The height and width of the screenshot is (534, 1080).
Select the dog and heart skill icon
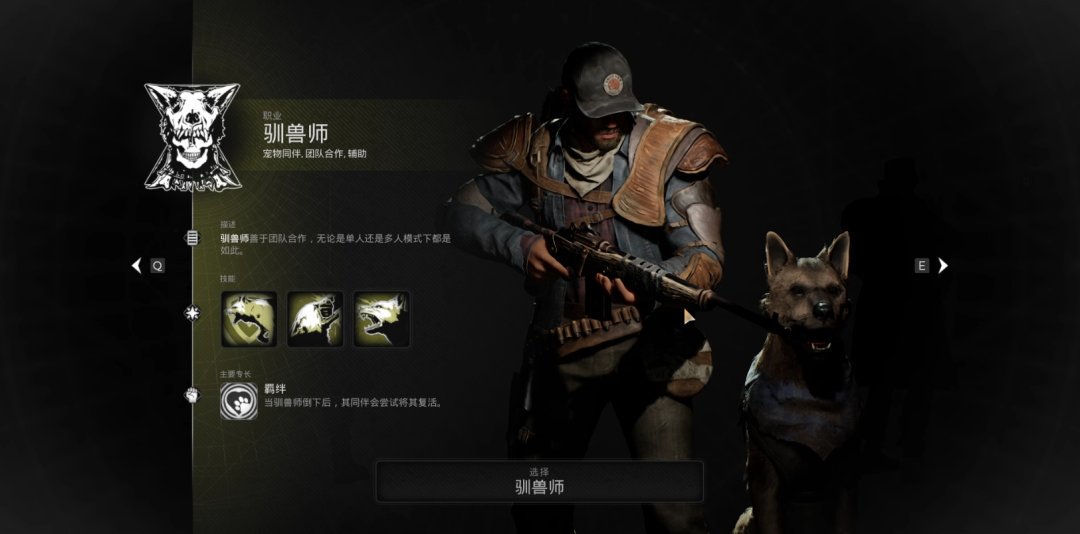tap(249, 319)
